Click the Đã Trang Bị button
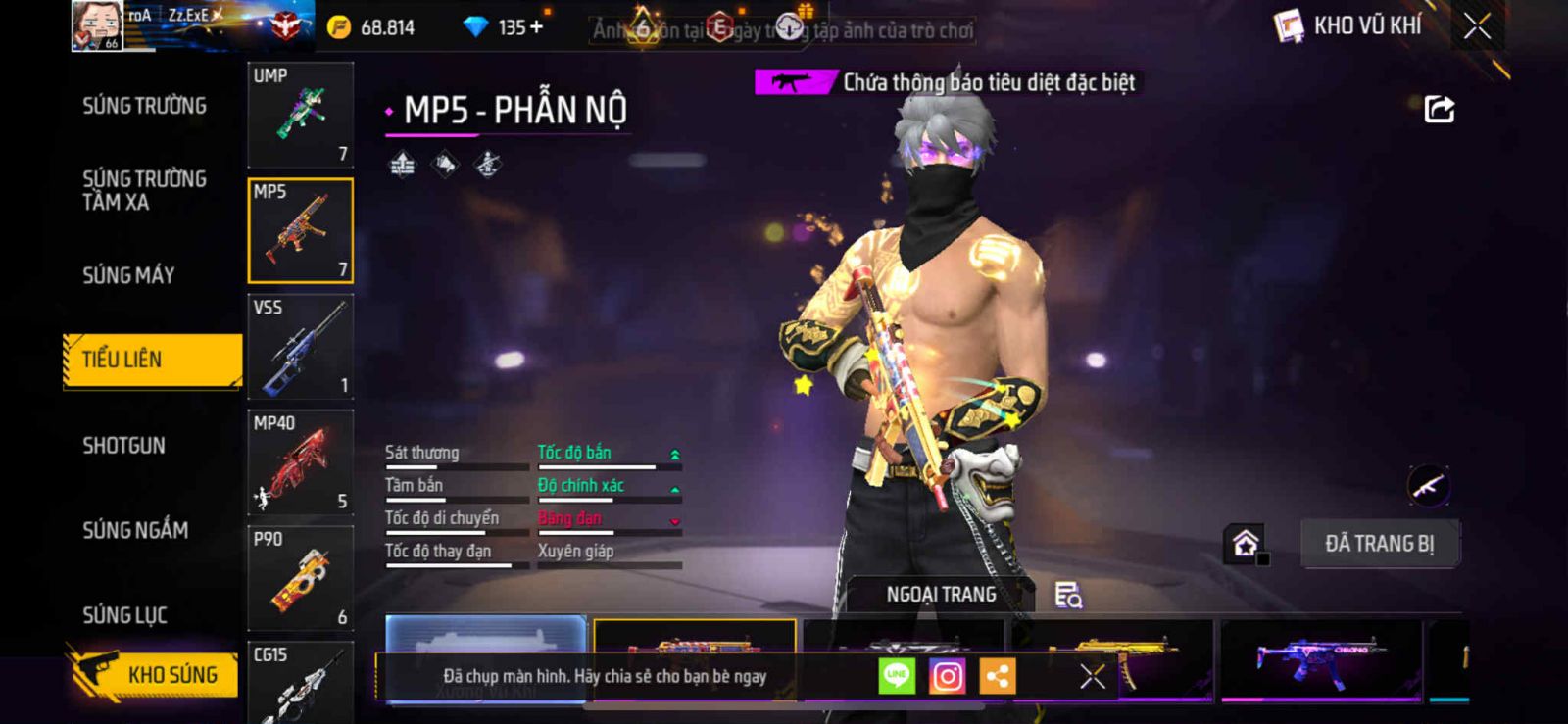Screen dimensions: 1568x724 pos(1379,544)
